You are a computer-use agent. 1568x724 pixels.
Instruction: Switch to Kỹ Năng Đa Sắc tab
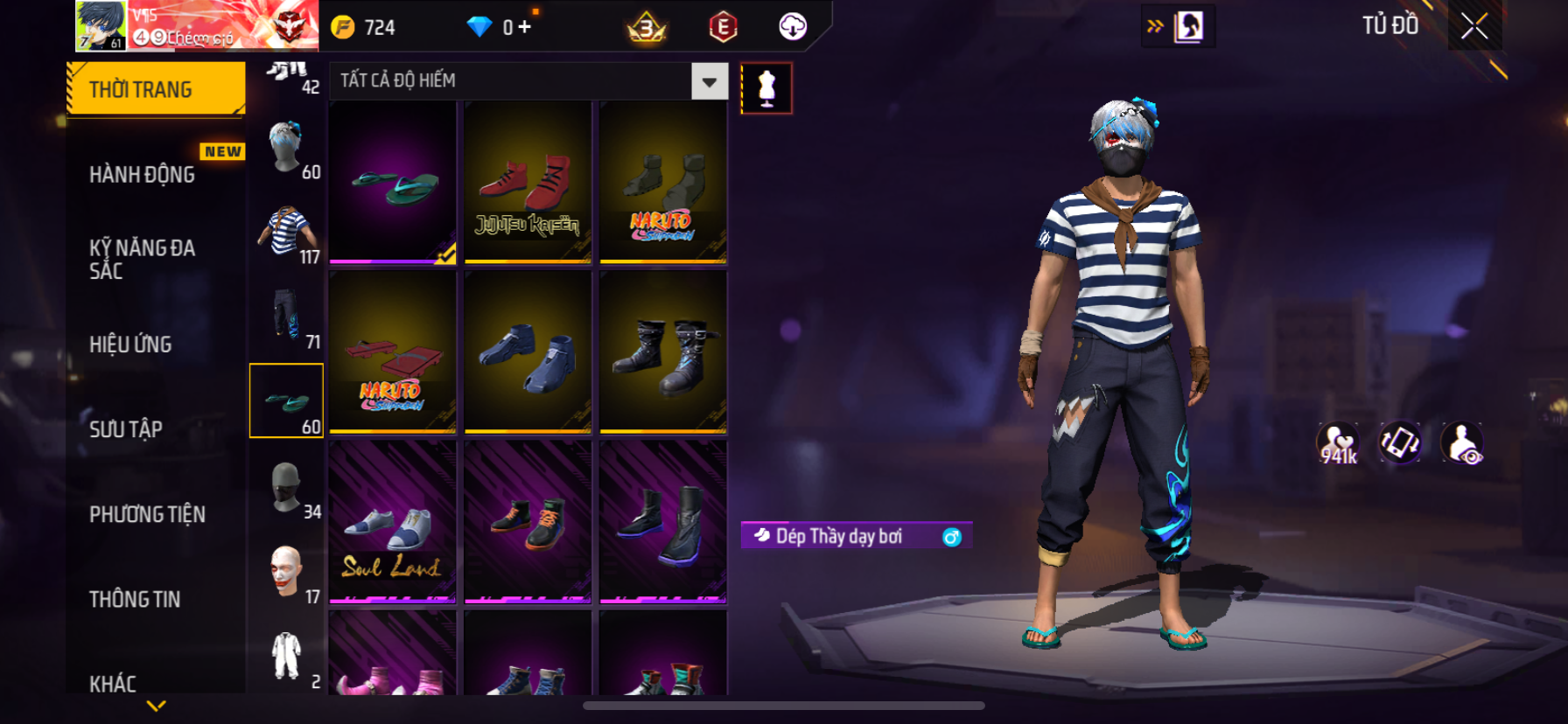point(142,259)
